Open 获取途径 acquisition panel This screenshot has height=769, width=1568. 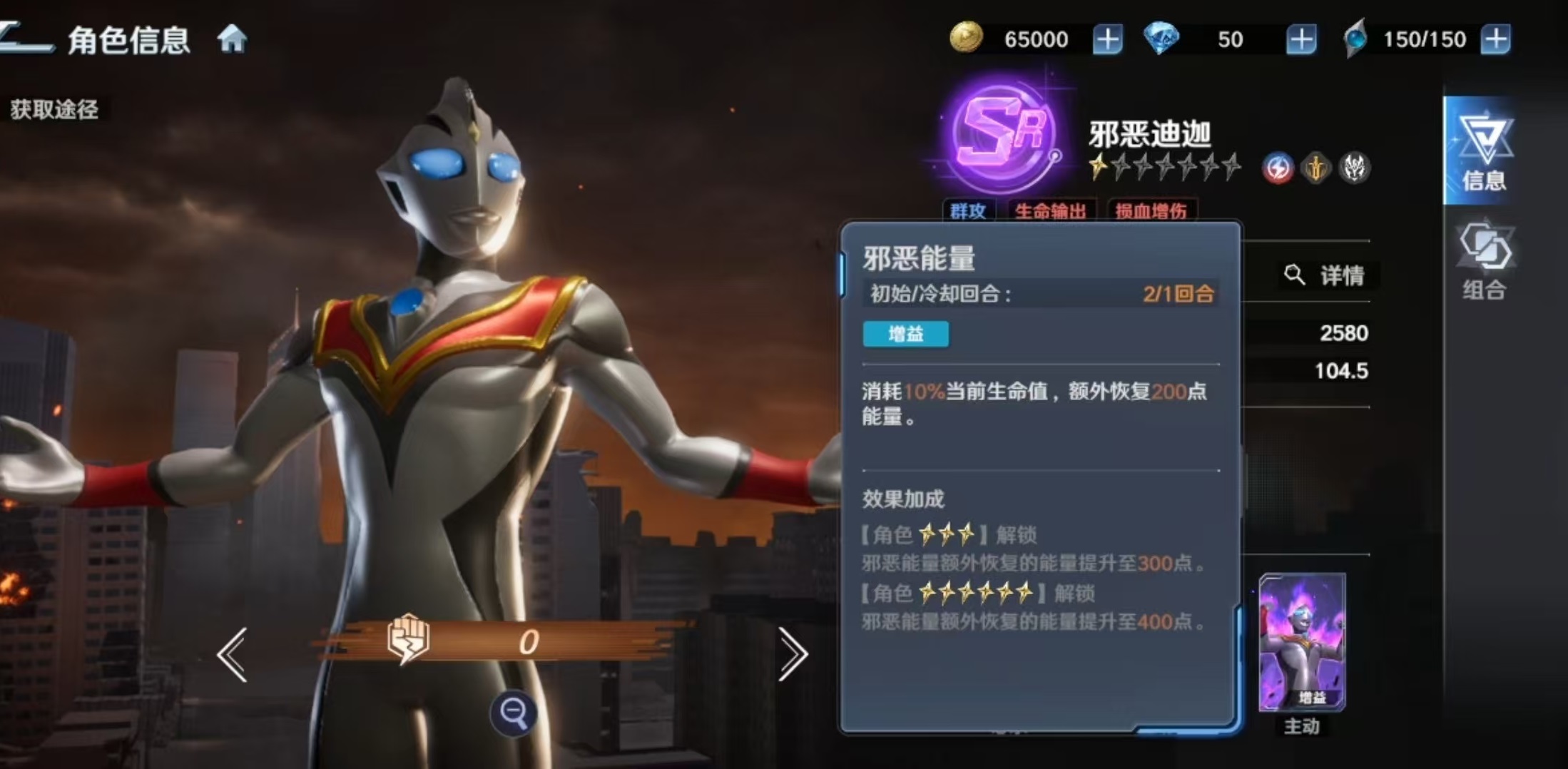pyautogui.click(x=54, y=109)
